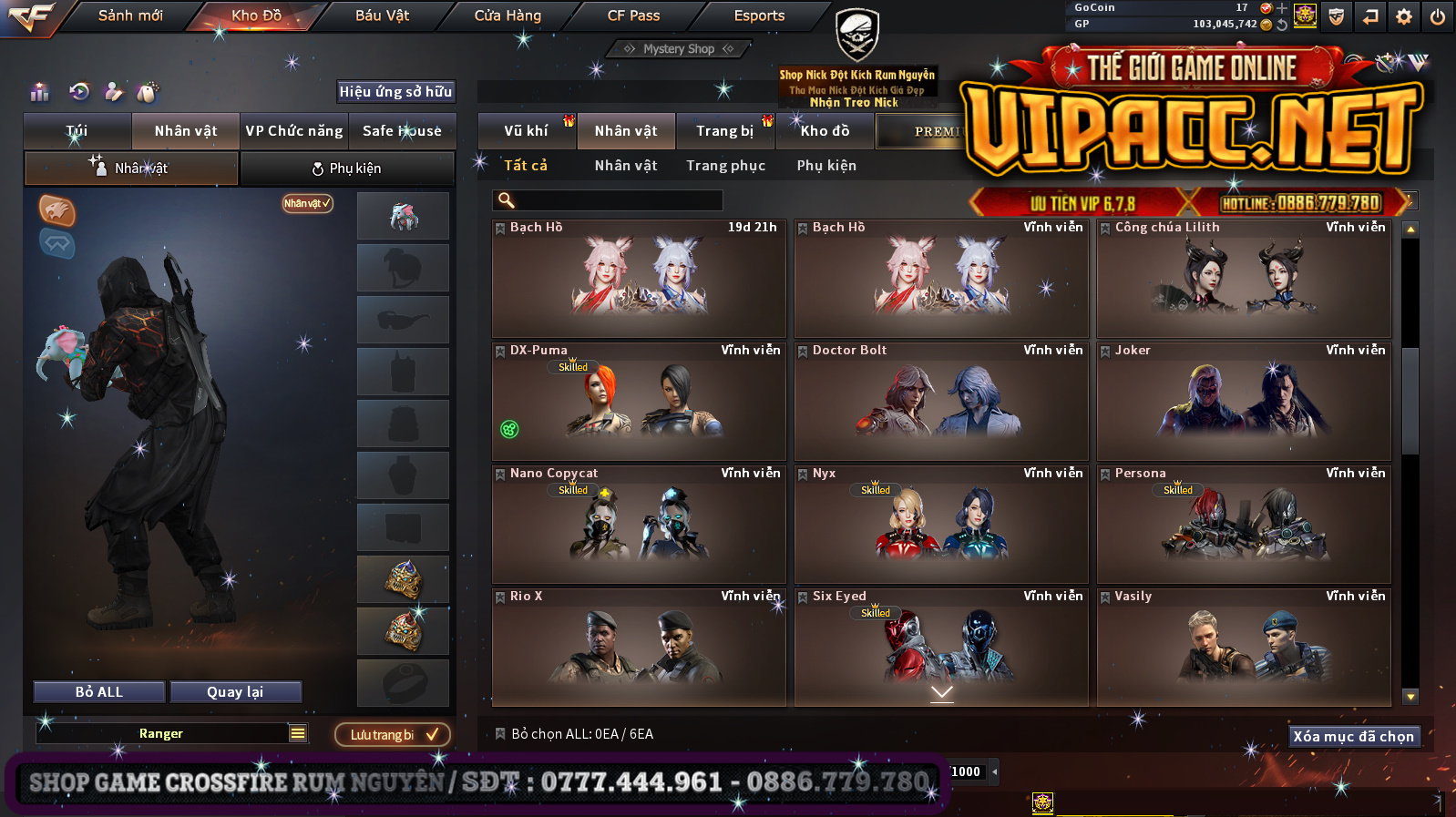Switch to the Báu Vật tab
Viewport: 1456px width, 817px height.
(x=382, y=15)
